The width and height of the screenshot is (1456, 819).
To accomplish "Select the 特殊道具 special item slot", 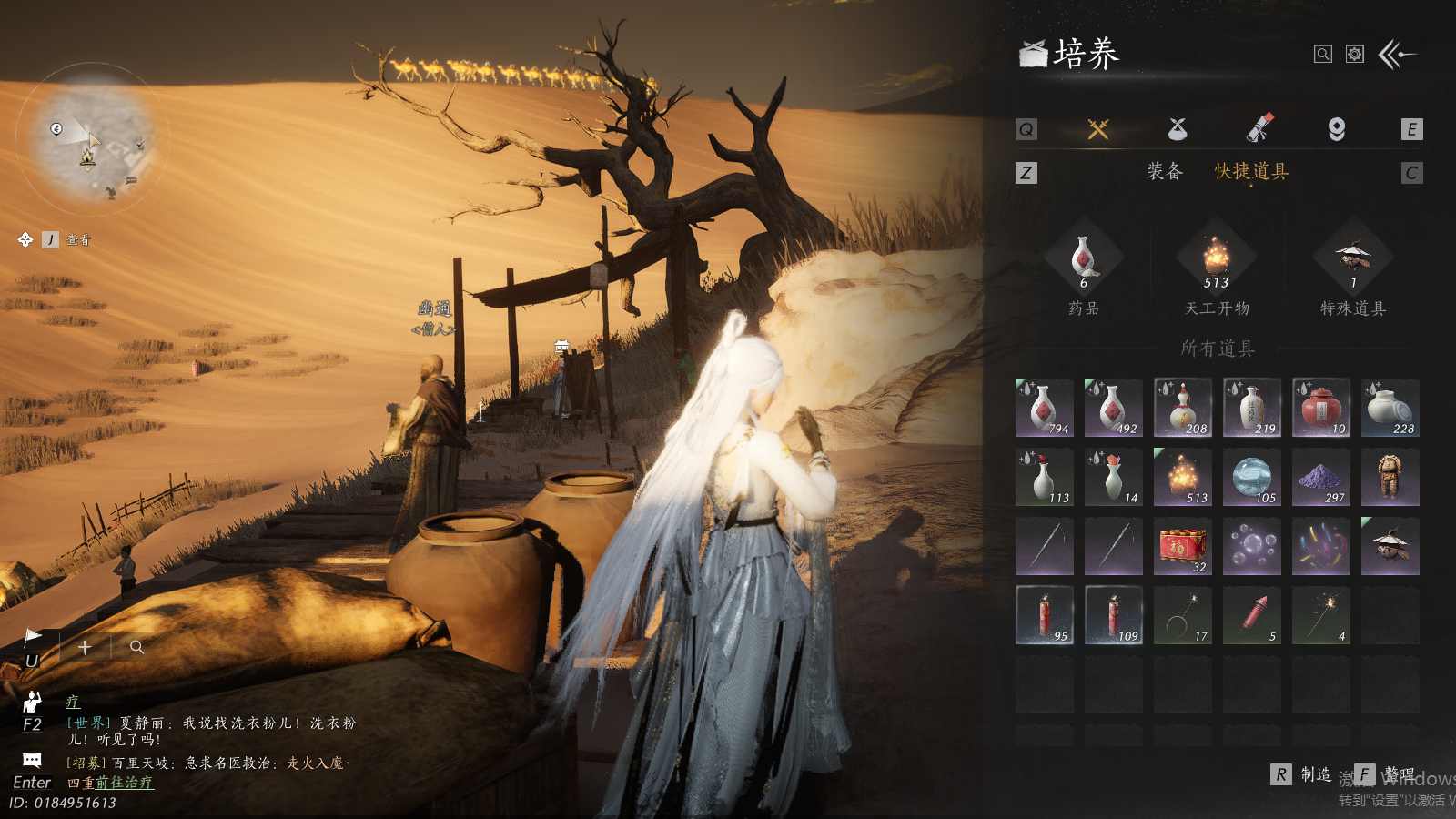I will [x=1353, y=261].
